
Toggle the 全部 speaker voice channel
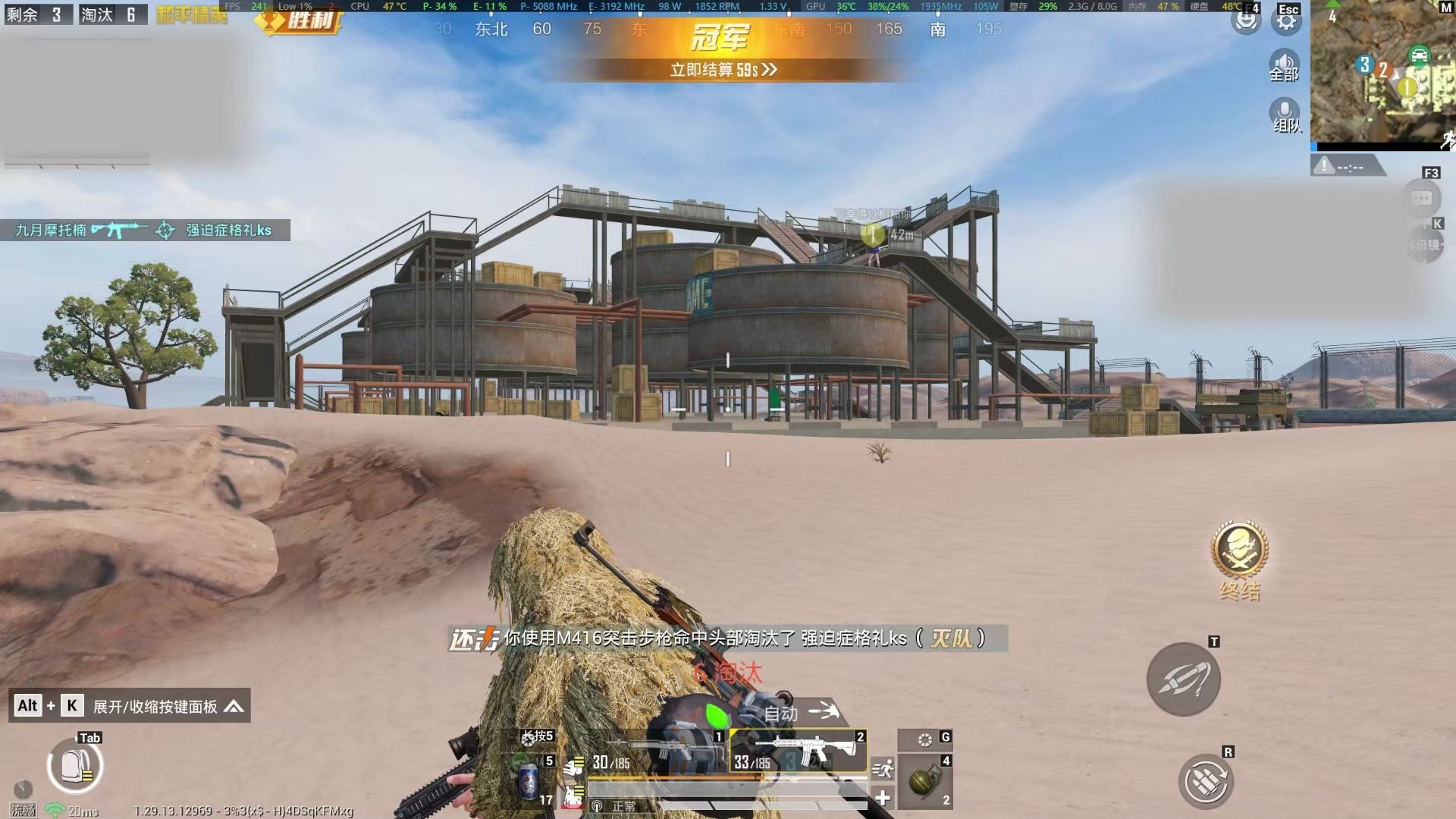pyautogui.click(x=1284, y=65)
